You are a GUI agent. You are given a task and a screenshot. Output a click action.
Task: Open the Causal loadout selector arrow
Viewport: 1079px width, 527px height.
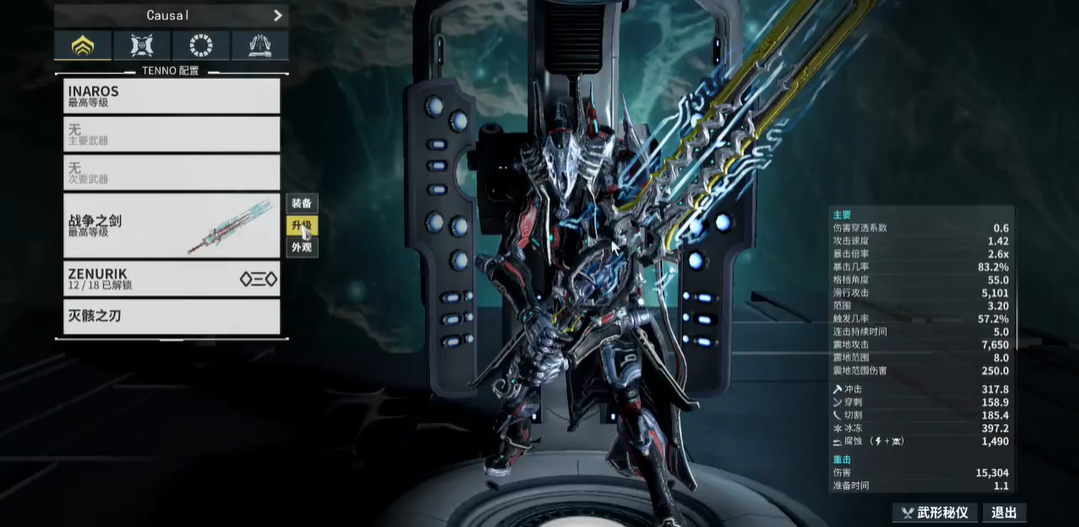(x=277, y=15)
